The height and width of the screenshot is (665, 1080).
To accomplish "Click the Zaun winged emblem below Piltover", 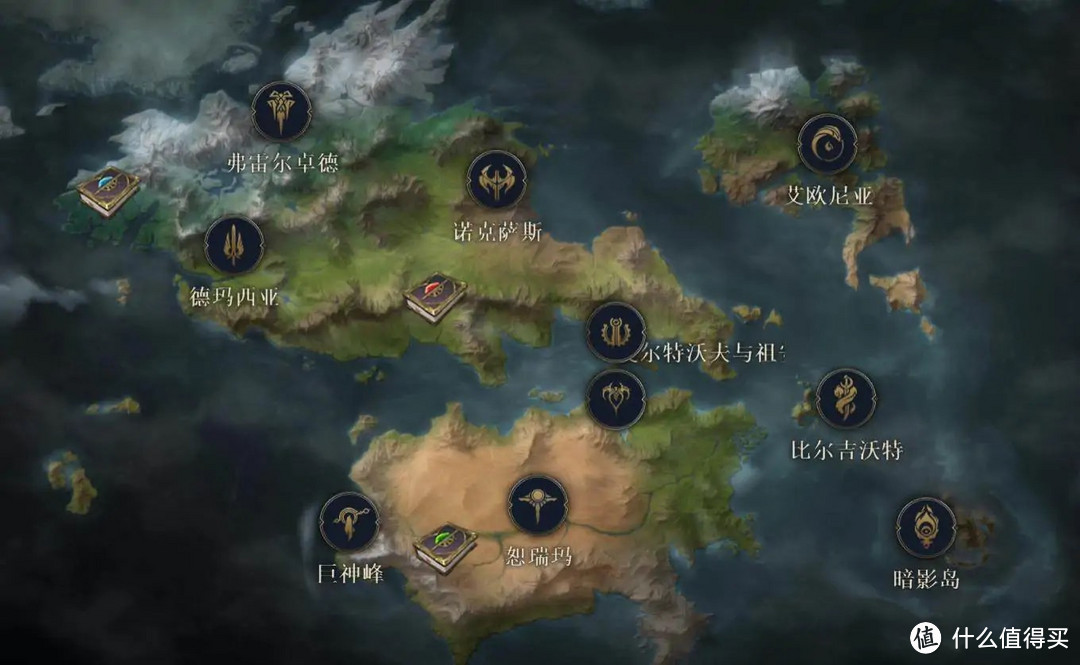I will pos(616,400).
